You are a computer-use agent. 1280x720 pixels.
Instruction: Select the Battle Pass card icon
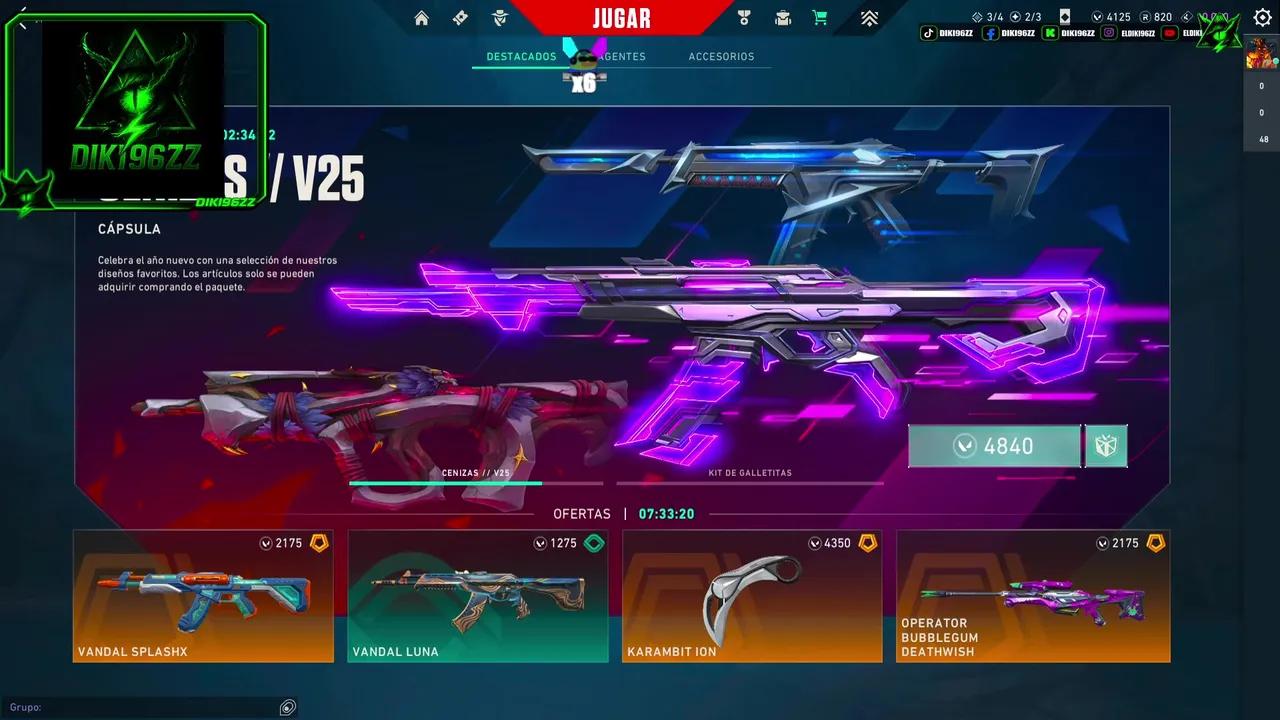click(459, 17)
